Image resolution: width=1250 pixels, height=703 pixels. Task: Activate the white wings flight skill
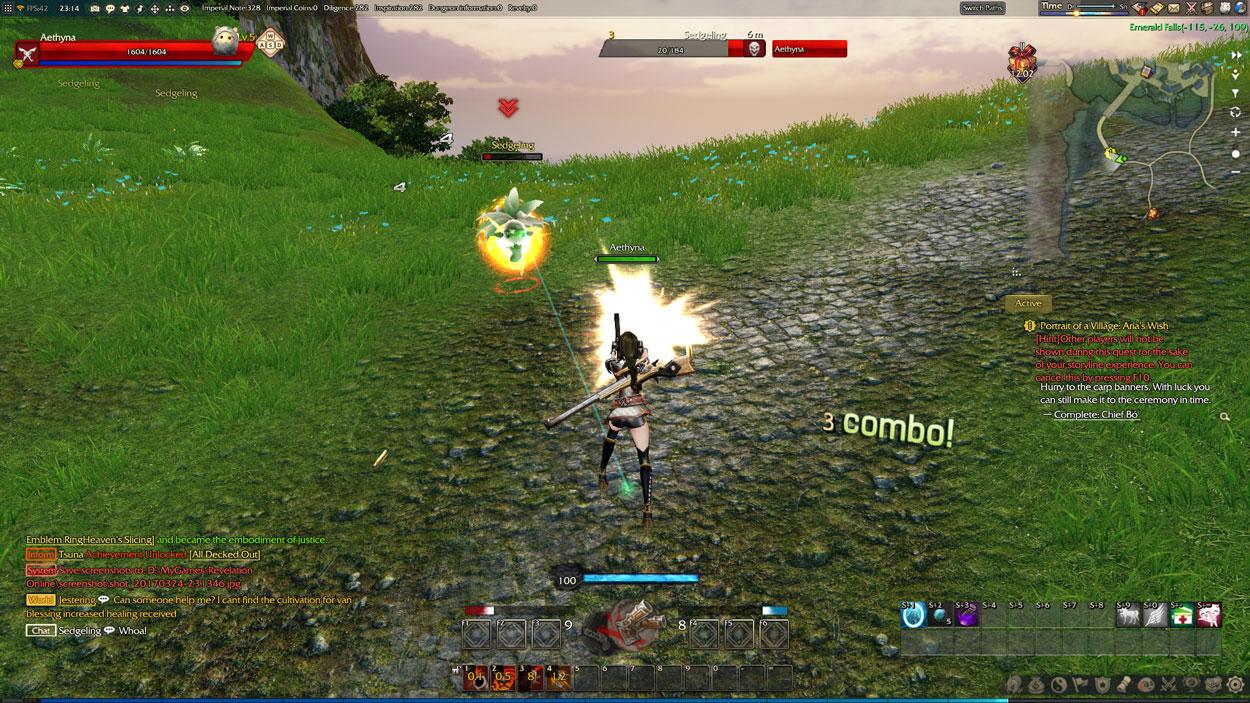[1154, 617]
